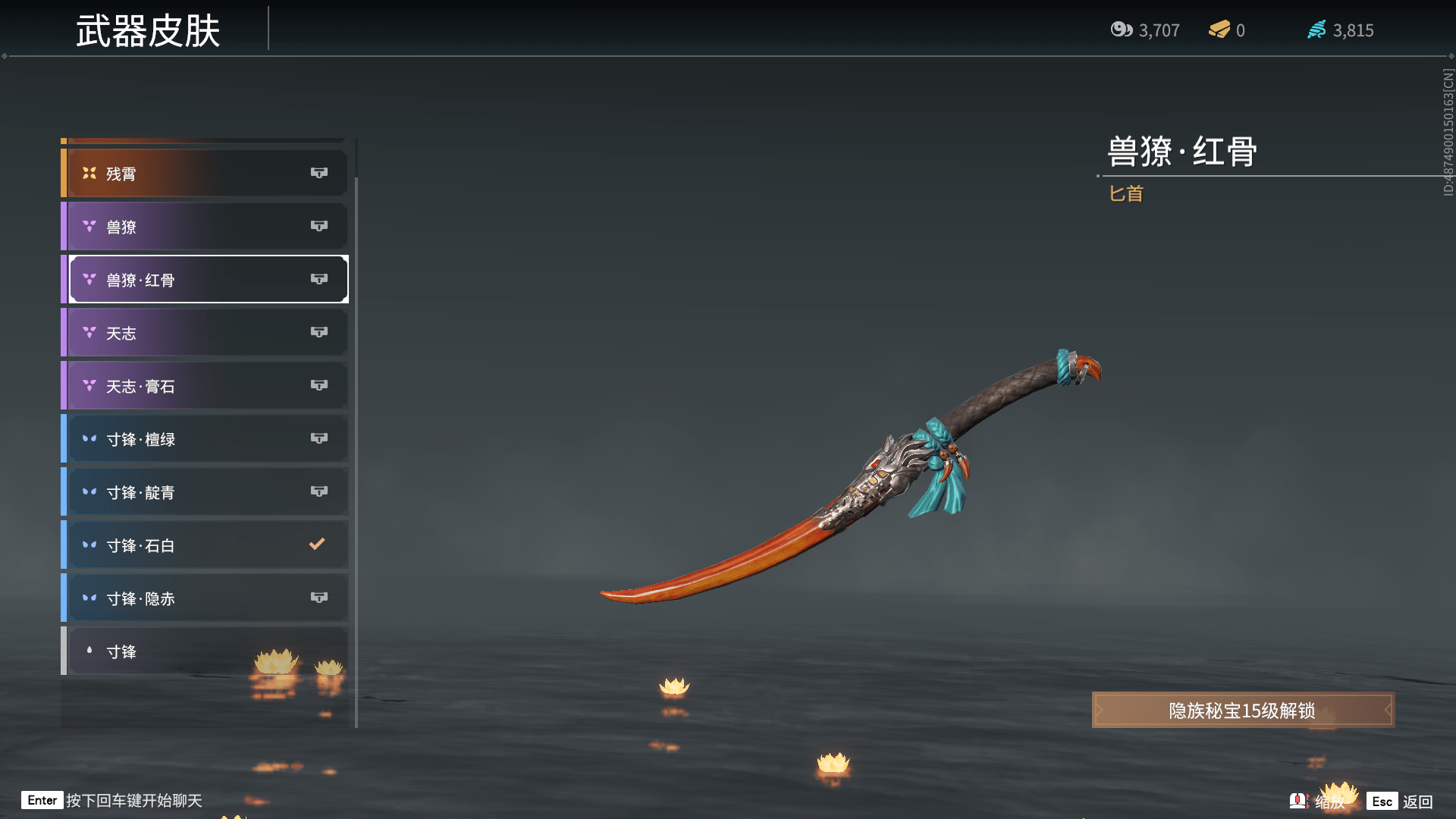Choose the default 寸锋 skin

[x=205, y=651]
